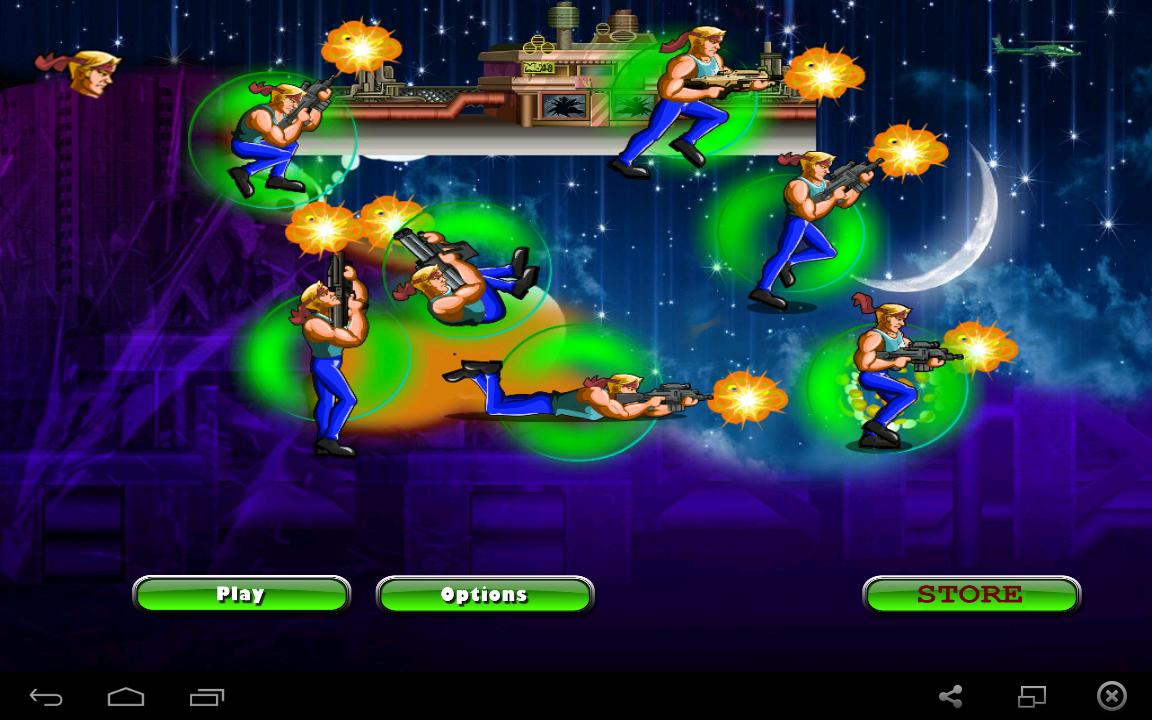Image resolution: width=1152 pixels, height=720 pixels.
Task: Start the game with the Play button
Action: pyautogui.click(x=241, y=594)
